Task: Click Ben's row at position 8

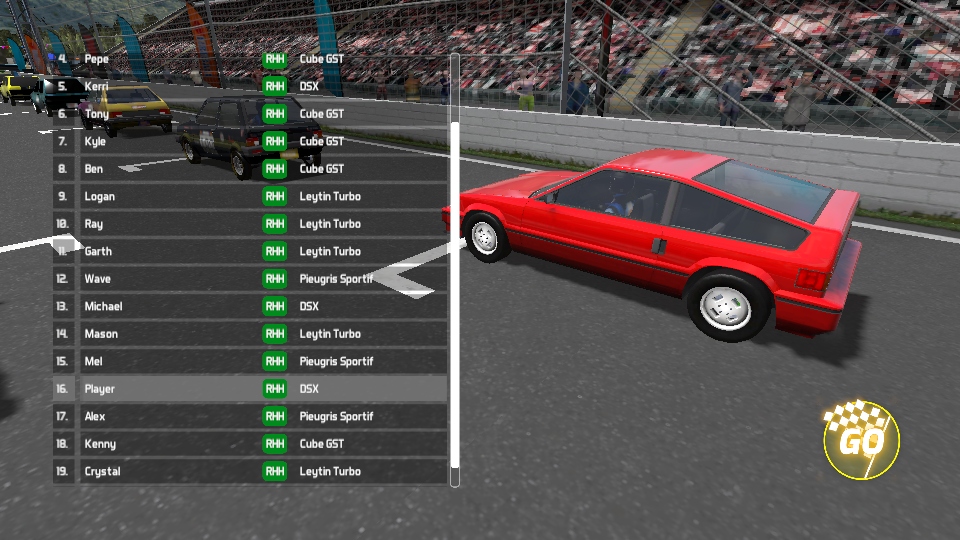Action: [x=250, y=169]
